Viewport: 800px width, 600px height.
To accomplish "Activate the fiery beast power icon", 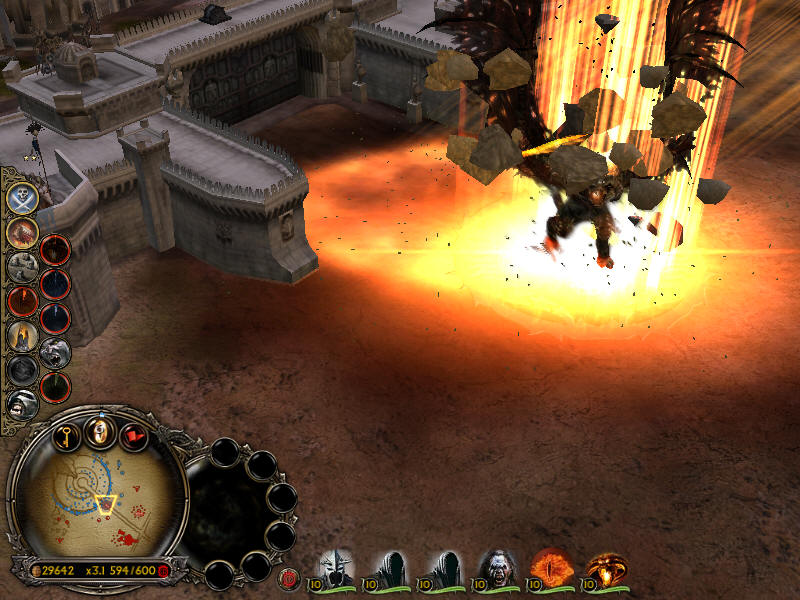I will pyautogui.click(x=22, y=231).
